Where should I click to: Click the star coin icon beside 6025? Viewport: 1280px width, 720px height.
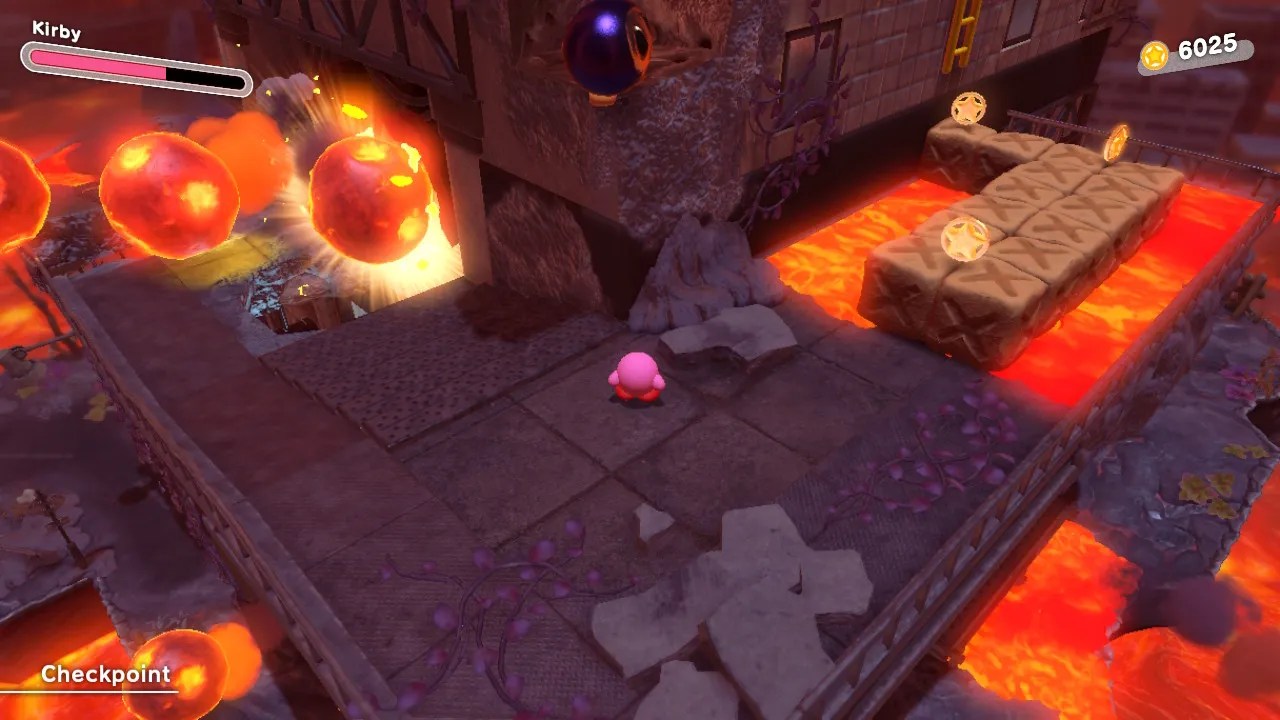[x=1156, y=56]
